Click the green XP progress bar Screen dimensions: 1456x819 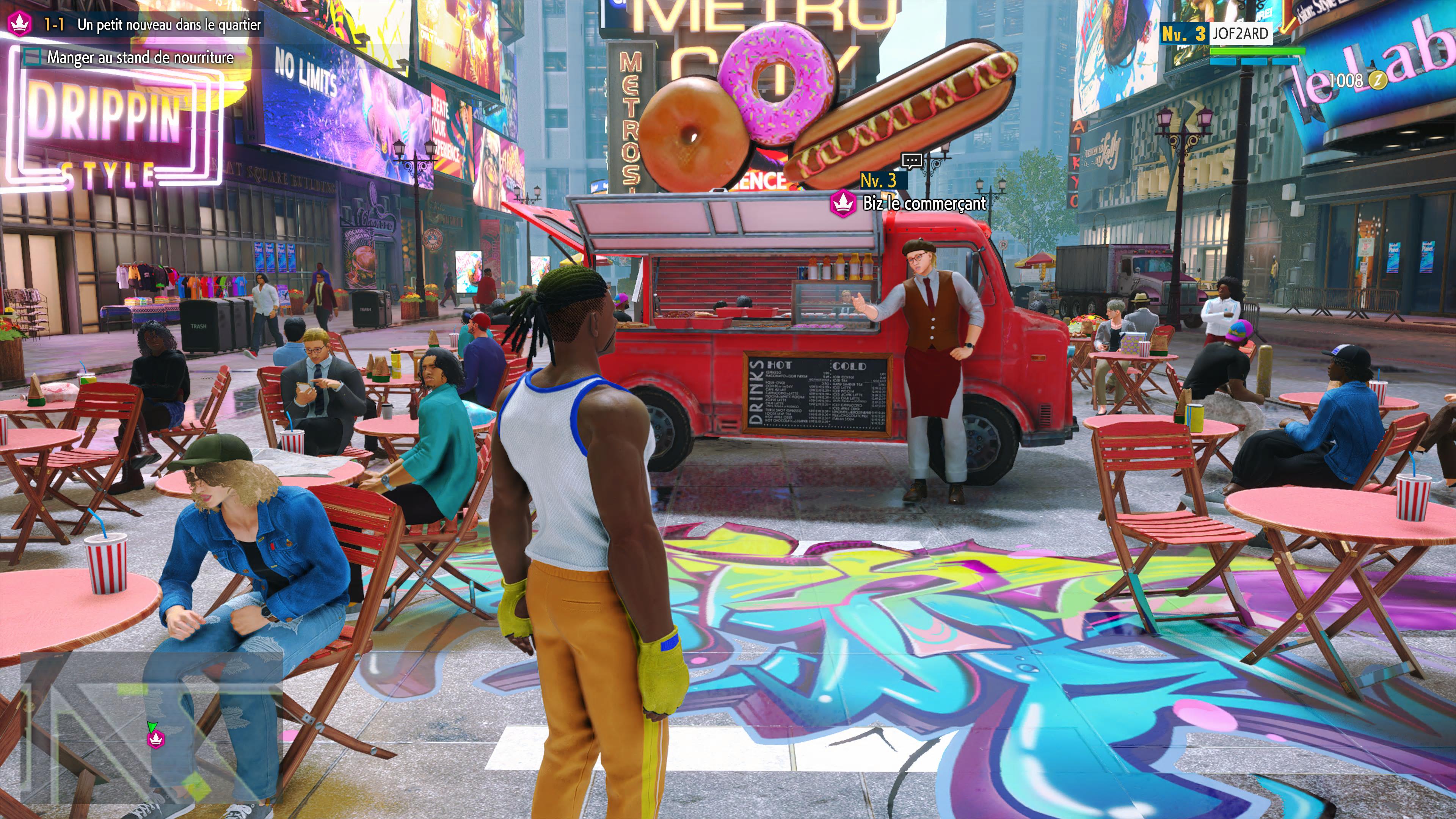pos(1258,52)
